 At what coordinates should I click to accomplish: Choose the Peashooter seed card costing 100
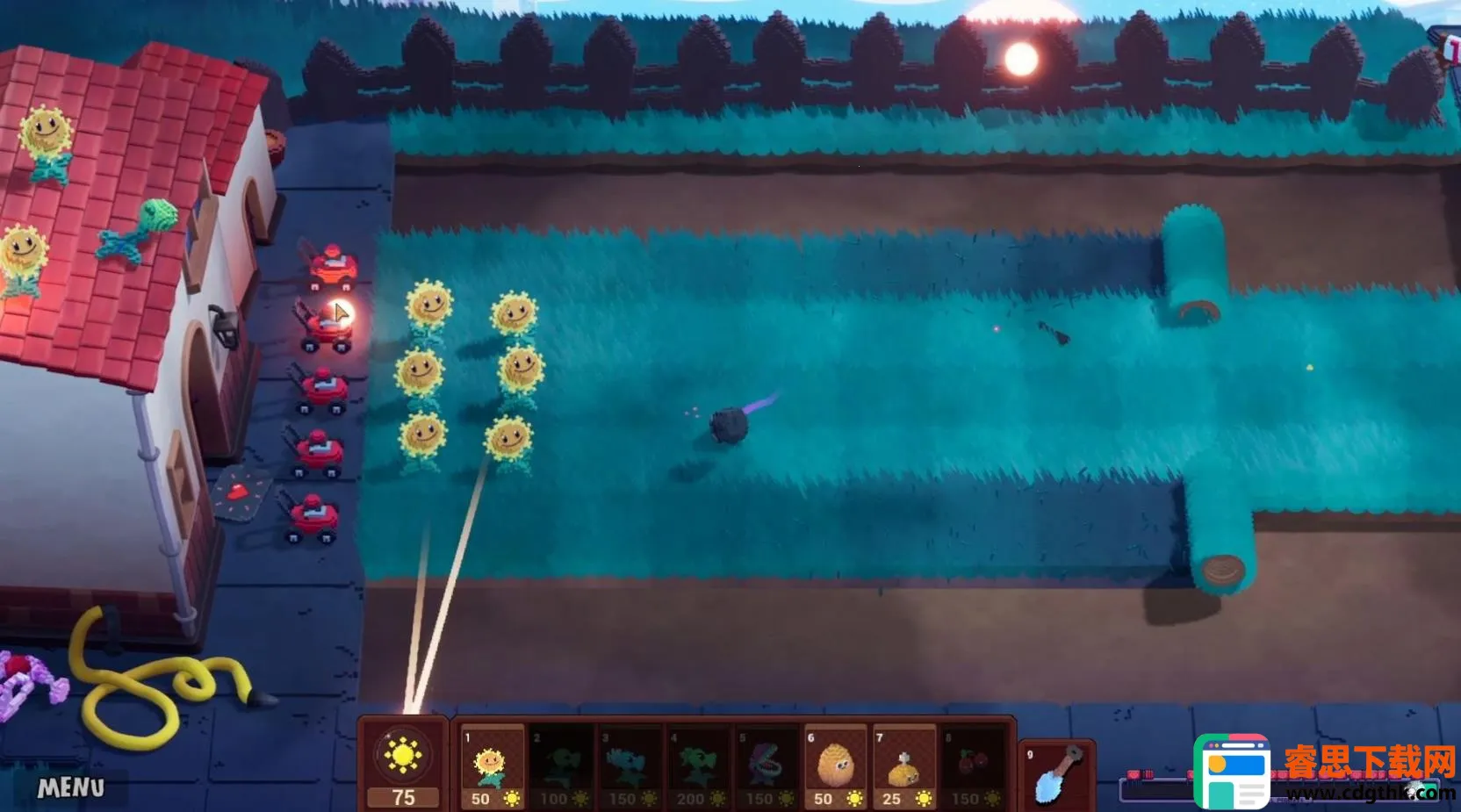coord(561,766)
